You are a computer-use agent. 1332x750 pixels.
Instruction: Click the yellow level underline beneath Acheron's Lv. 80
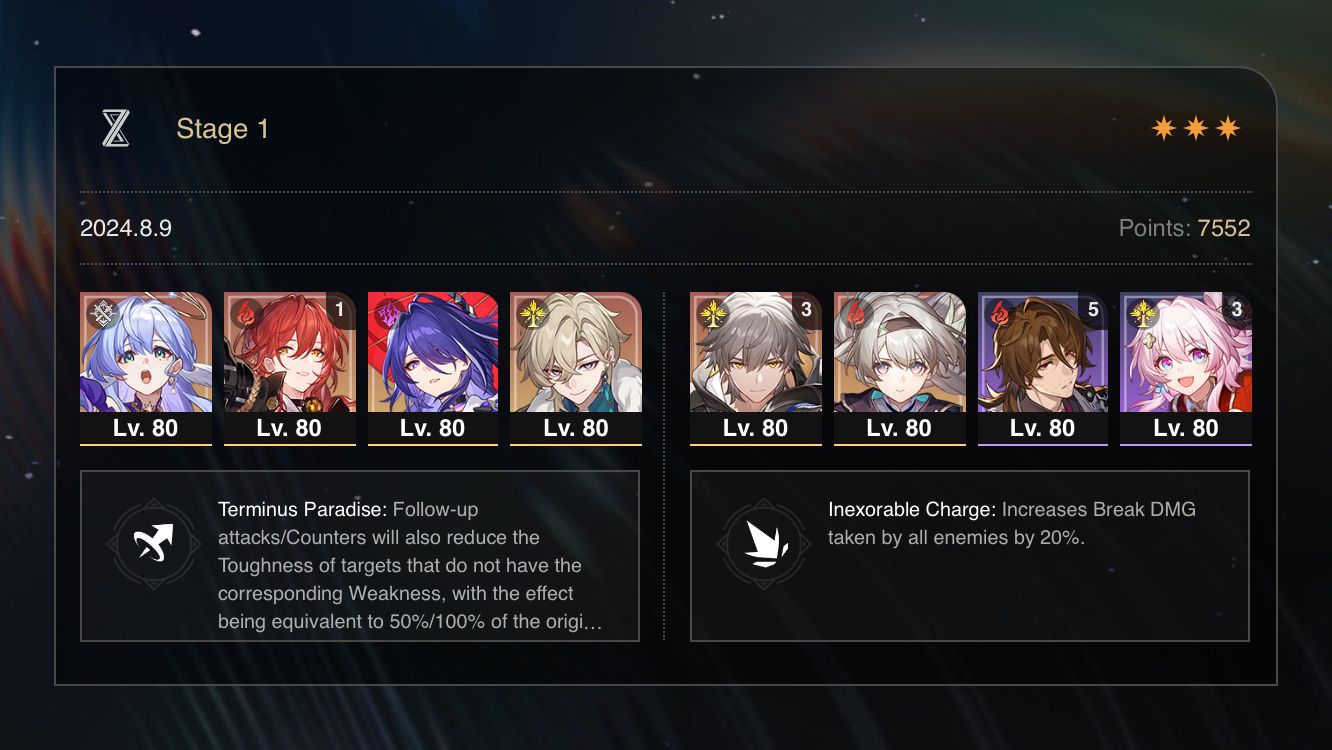pyautogui.click(x=433, y=445)
